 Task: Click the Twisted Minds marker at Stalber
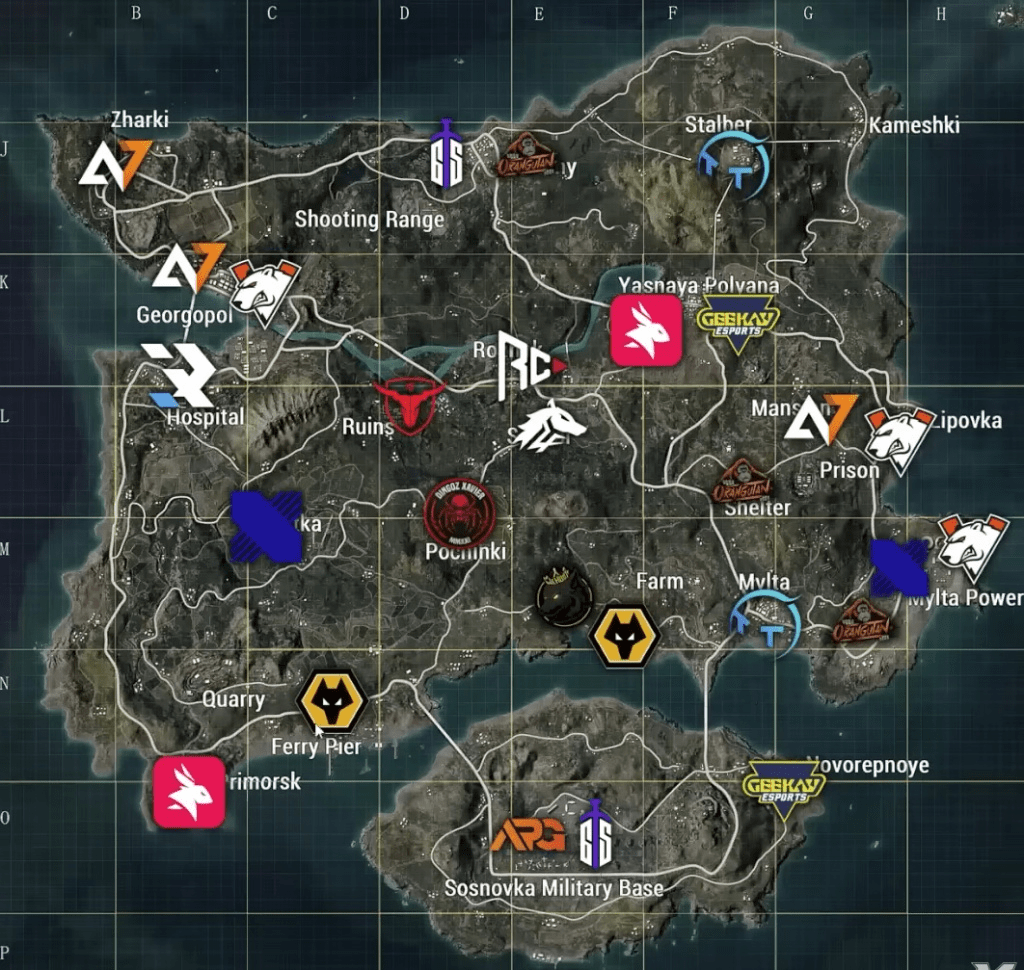pos(735,165)
